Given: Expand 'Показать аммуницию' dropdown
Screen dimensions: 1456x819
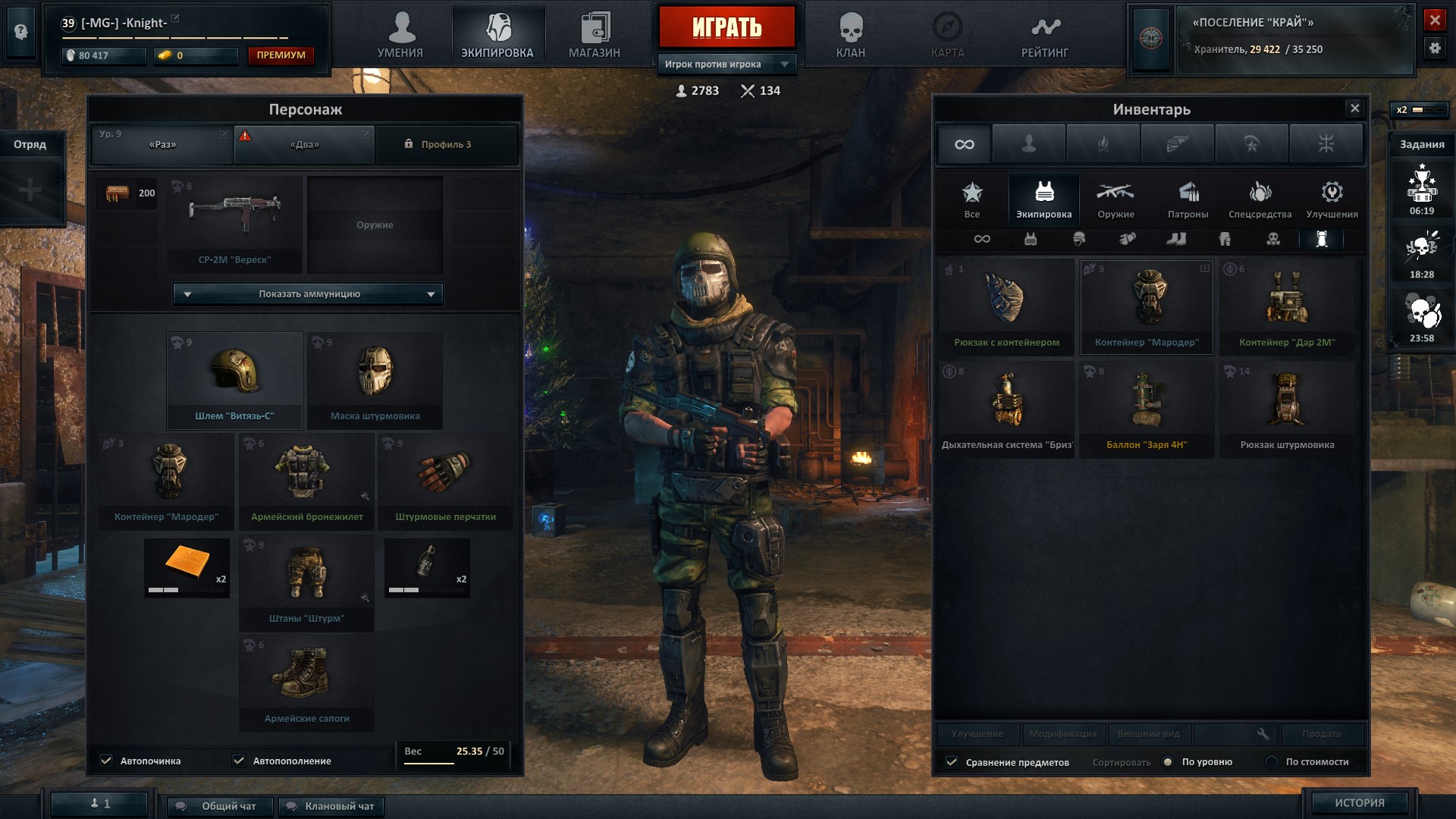Looking at the screenshot, I should point(309,294).
